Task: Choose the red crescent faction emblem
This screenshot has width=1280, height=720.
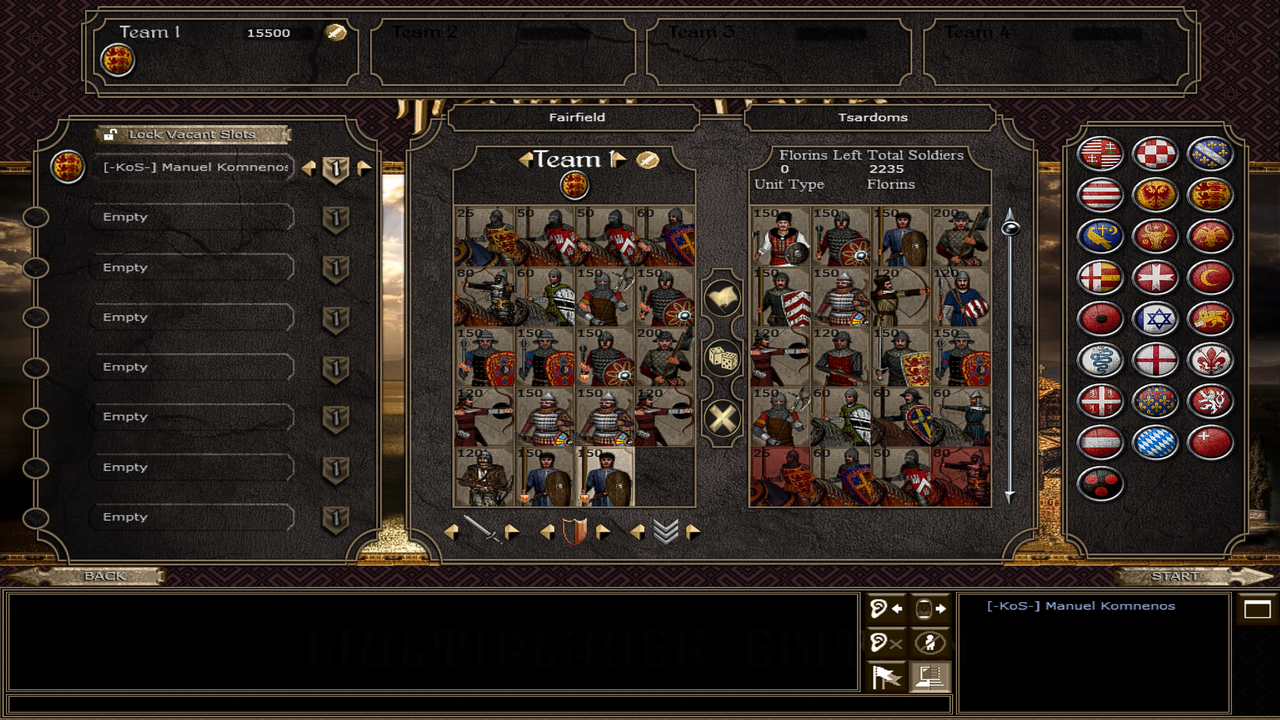Action: click(x=1210, y=277)
